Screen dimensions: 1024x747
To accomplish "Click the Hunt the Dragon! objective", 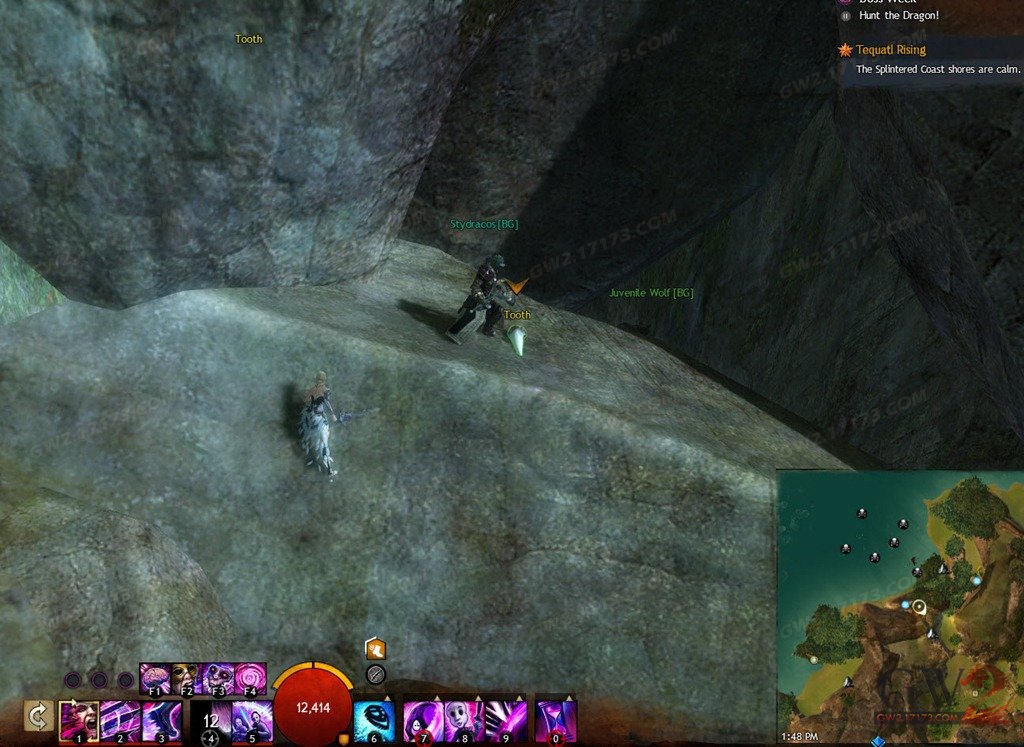I will [898, 16].
